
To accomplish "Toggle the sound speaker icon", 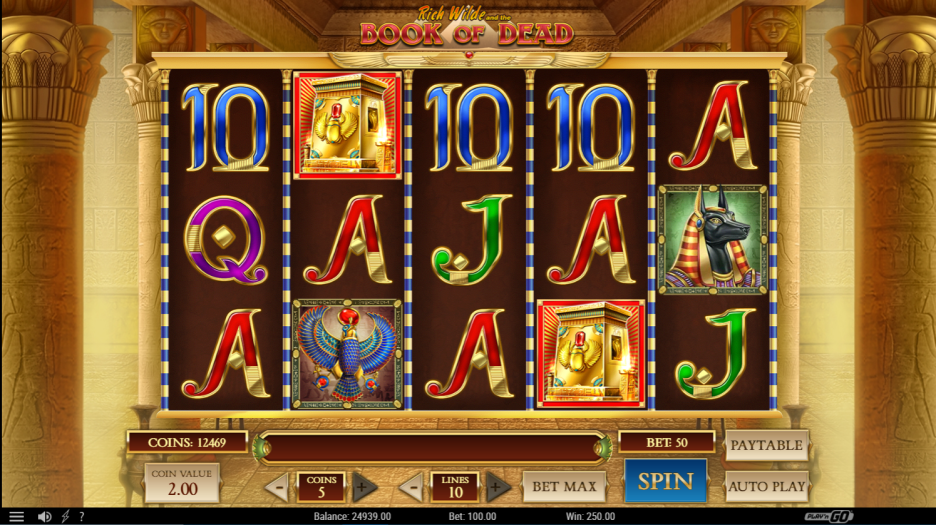I will [x=44, y=517].
